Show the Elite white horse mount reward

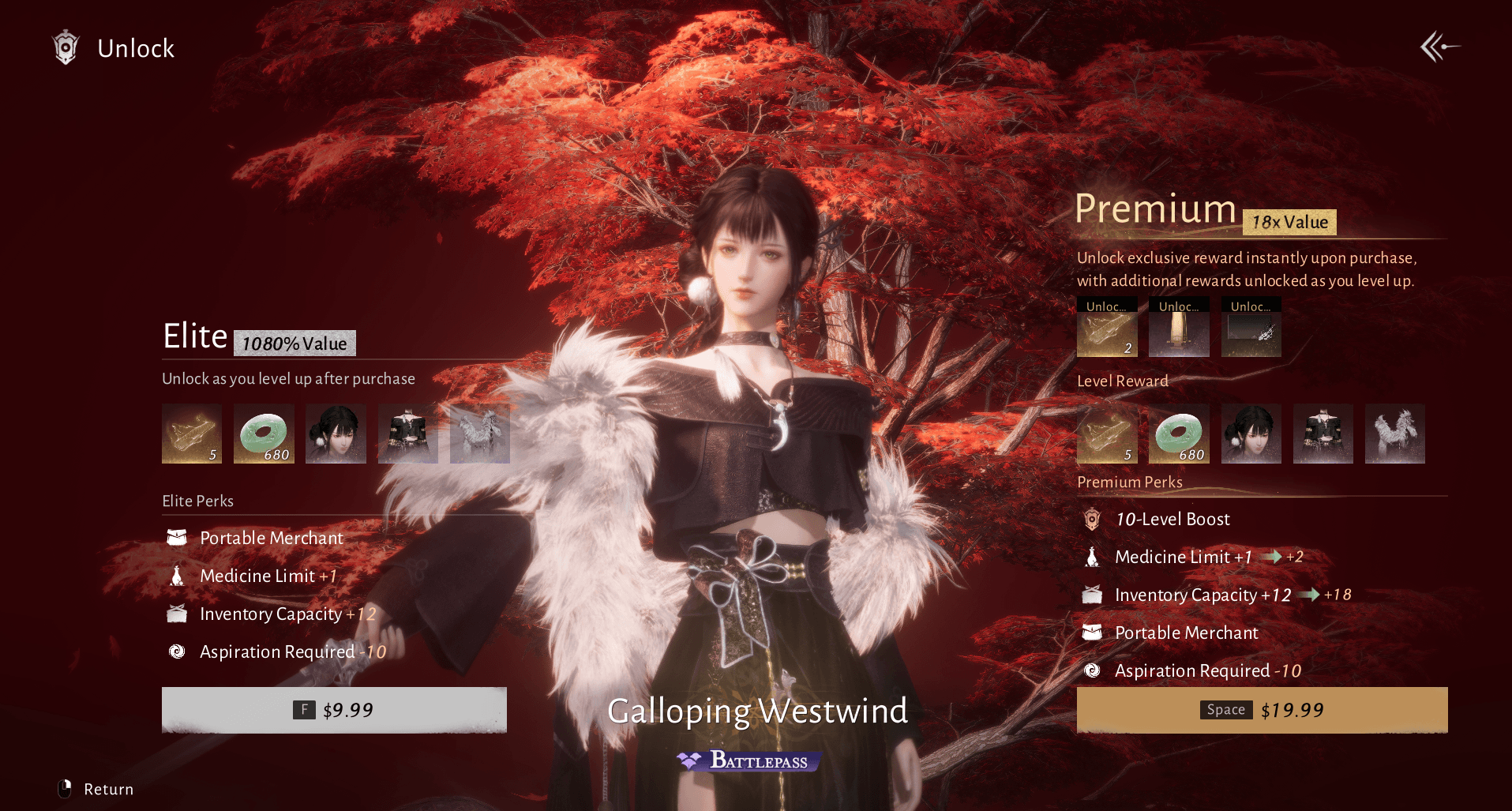click(x=479, y=434)
